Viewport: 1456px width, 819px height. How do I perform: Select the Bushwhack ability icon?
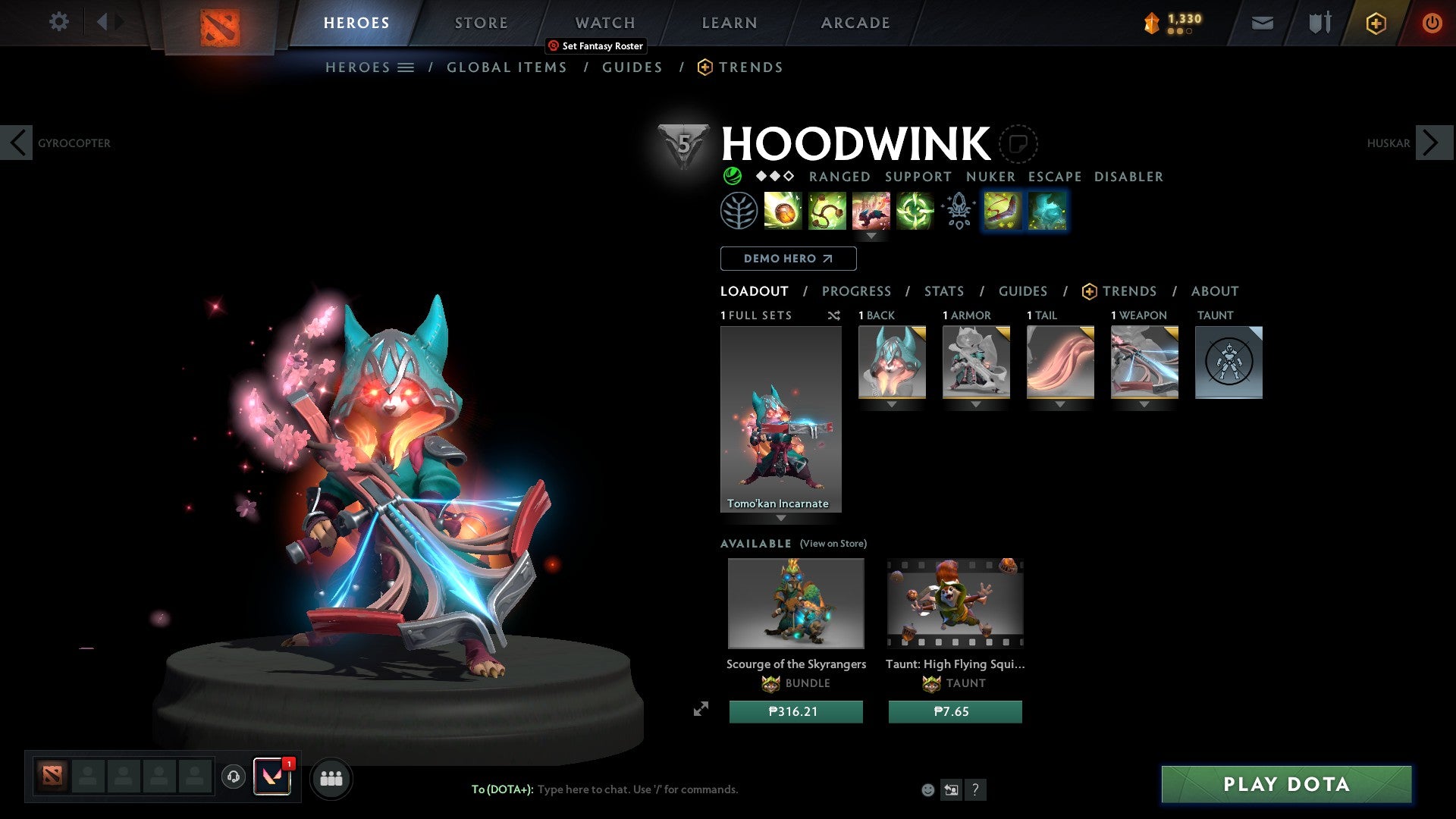[826, 212]
